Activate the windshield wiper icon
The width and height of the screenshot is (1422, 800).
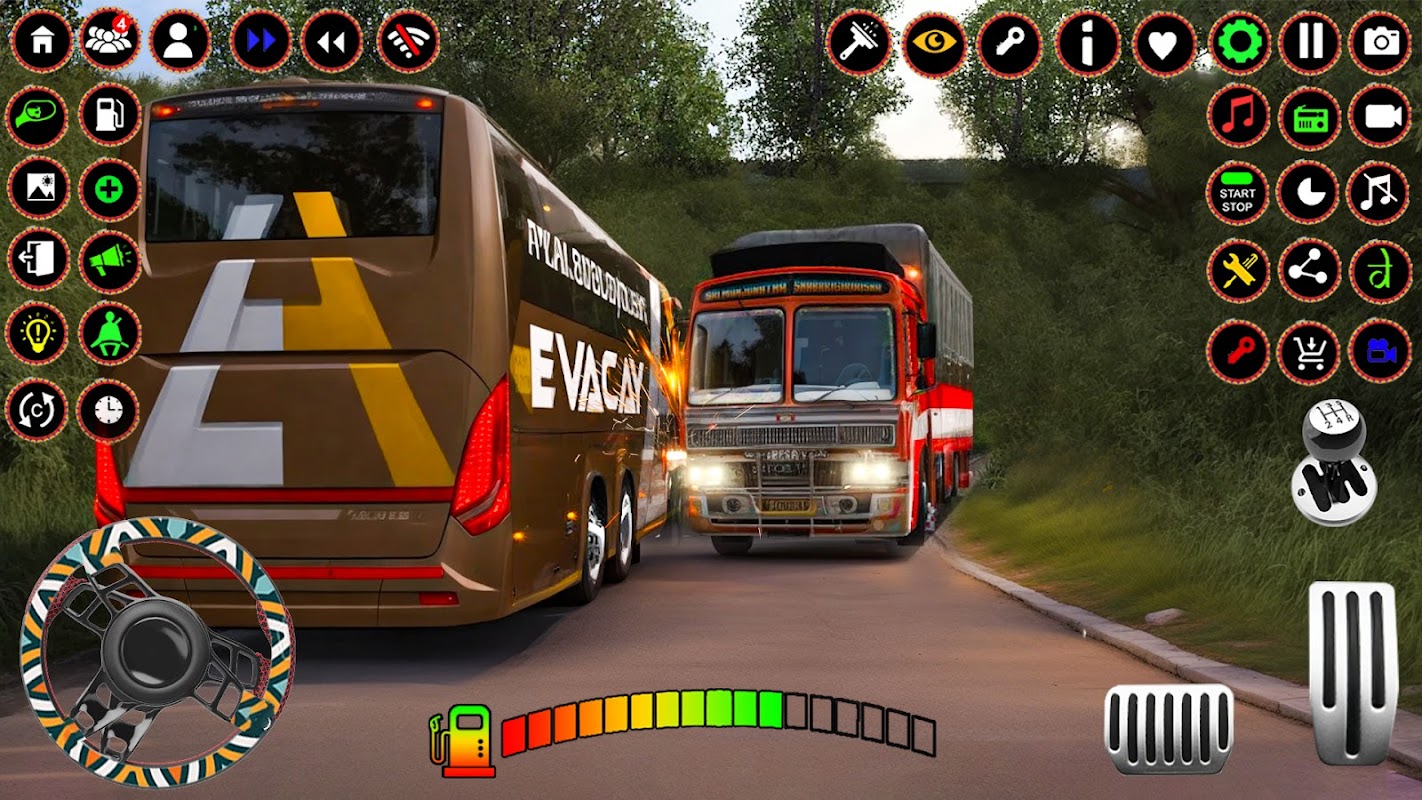[x=857, y=43]
